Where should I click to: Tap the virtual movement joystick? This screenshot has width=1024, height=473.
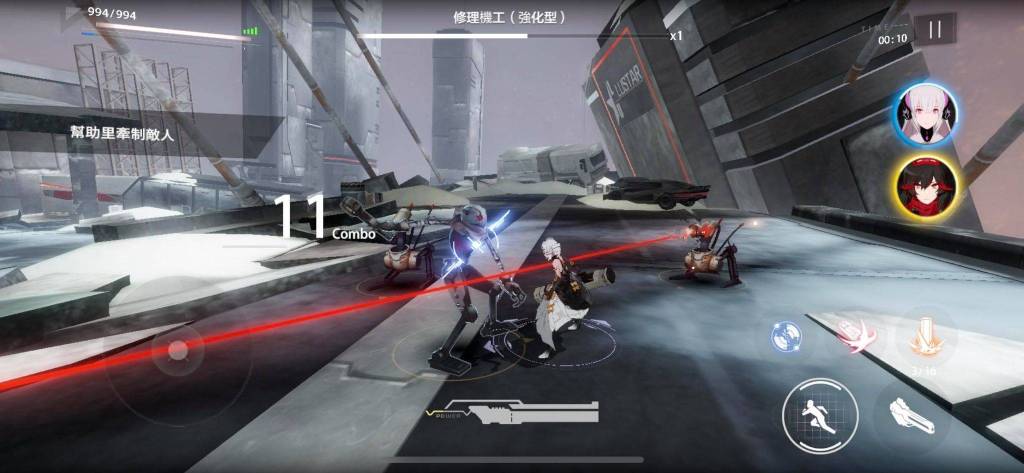click(x=178, y=350)
